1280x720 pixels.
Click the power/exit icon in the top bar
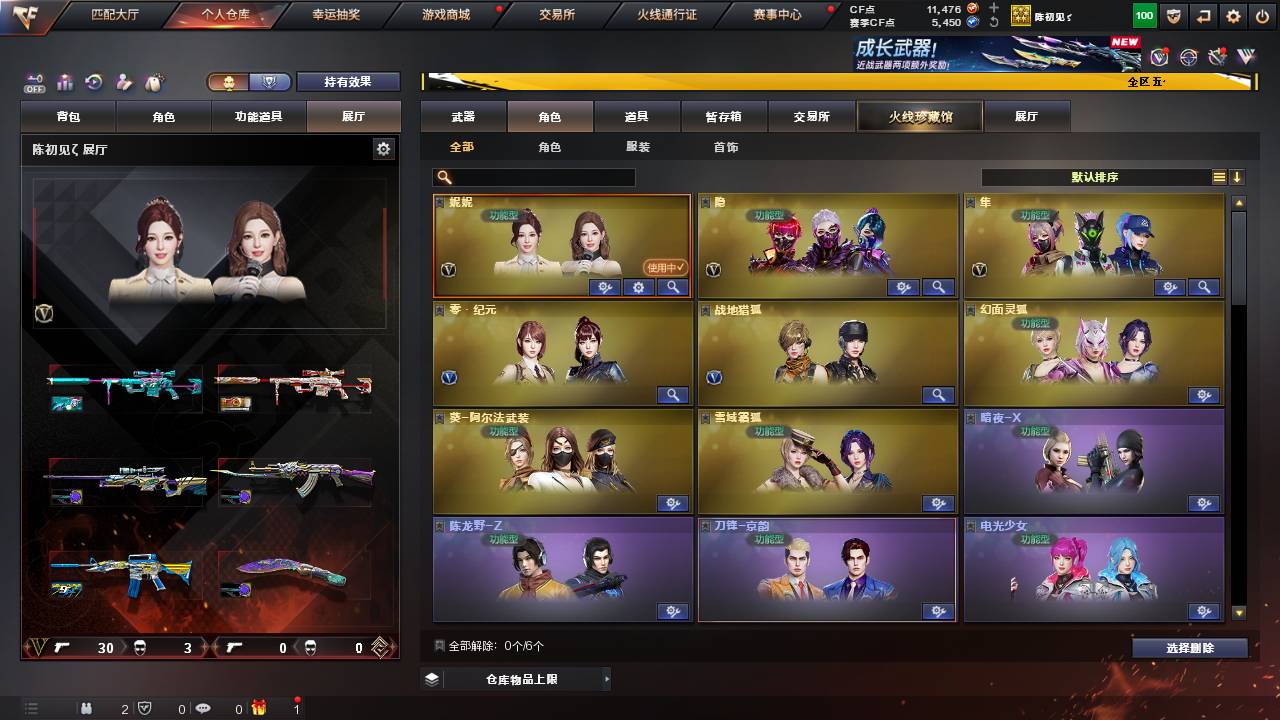click(1260, 16)
